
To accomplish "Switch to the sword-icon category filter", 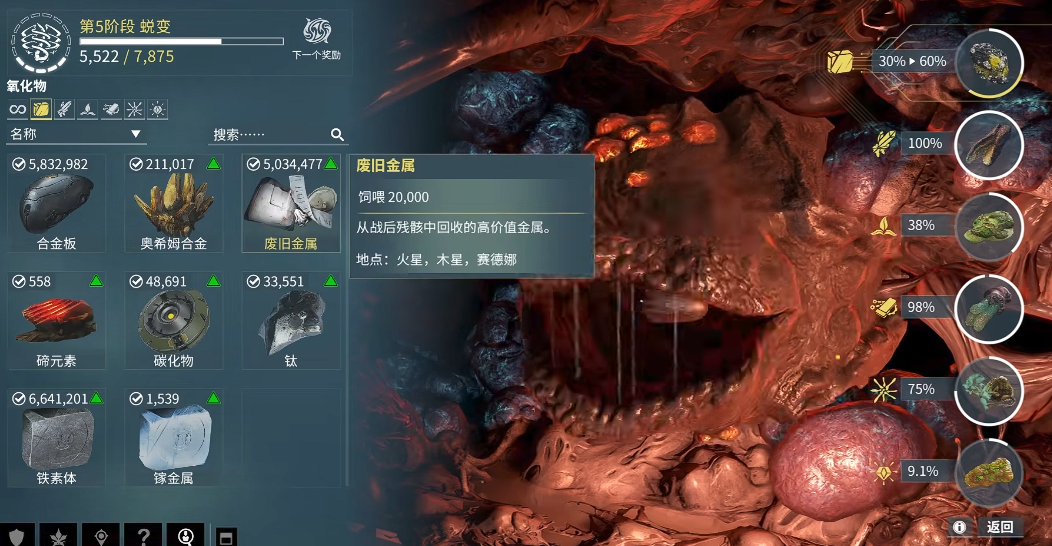I will 64,109.
